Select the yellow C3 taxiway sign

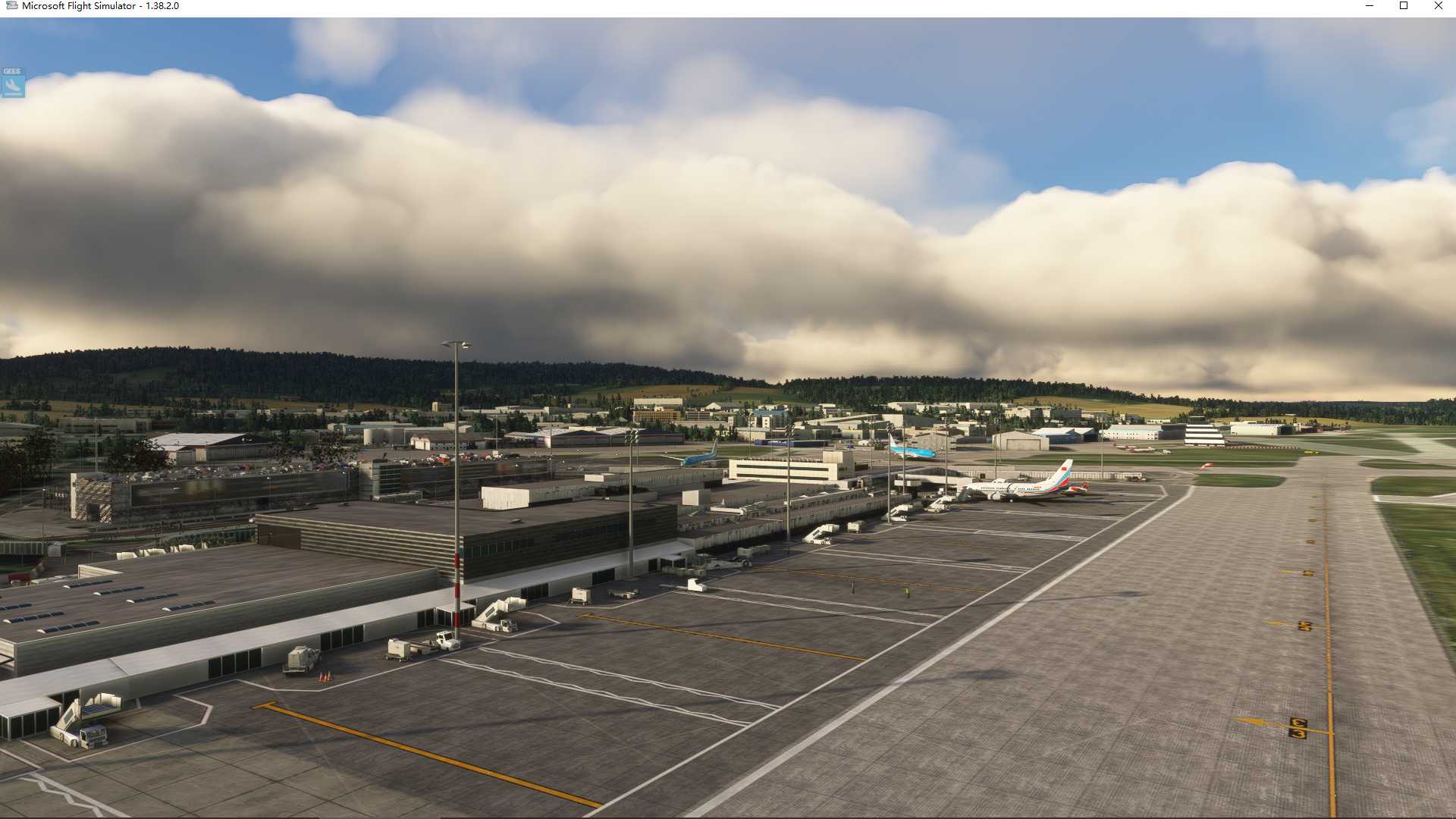point(1298,728)
